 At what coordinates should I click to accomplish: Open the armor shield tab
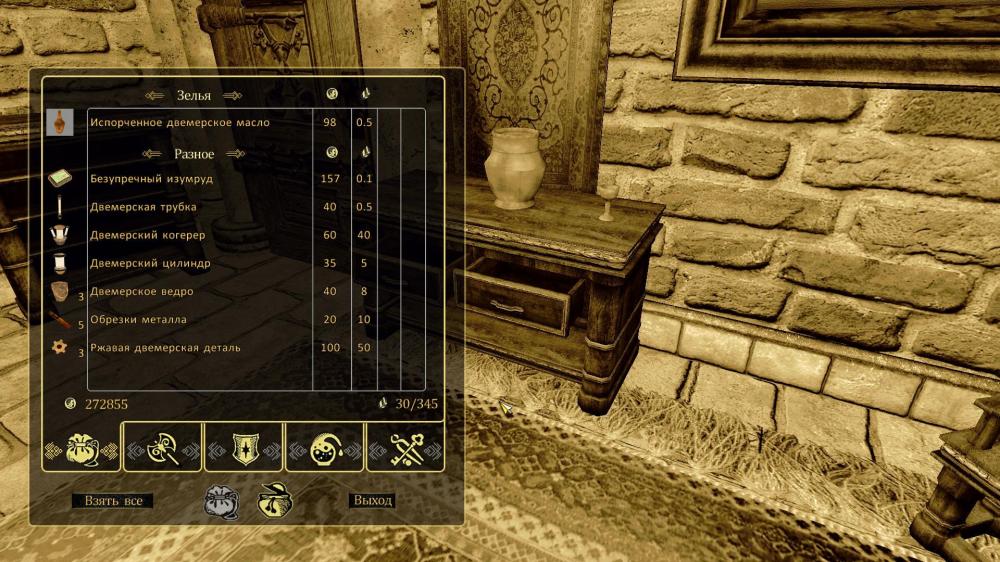click(244, 448)
